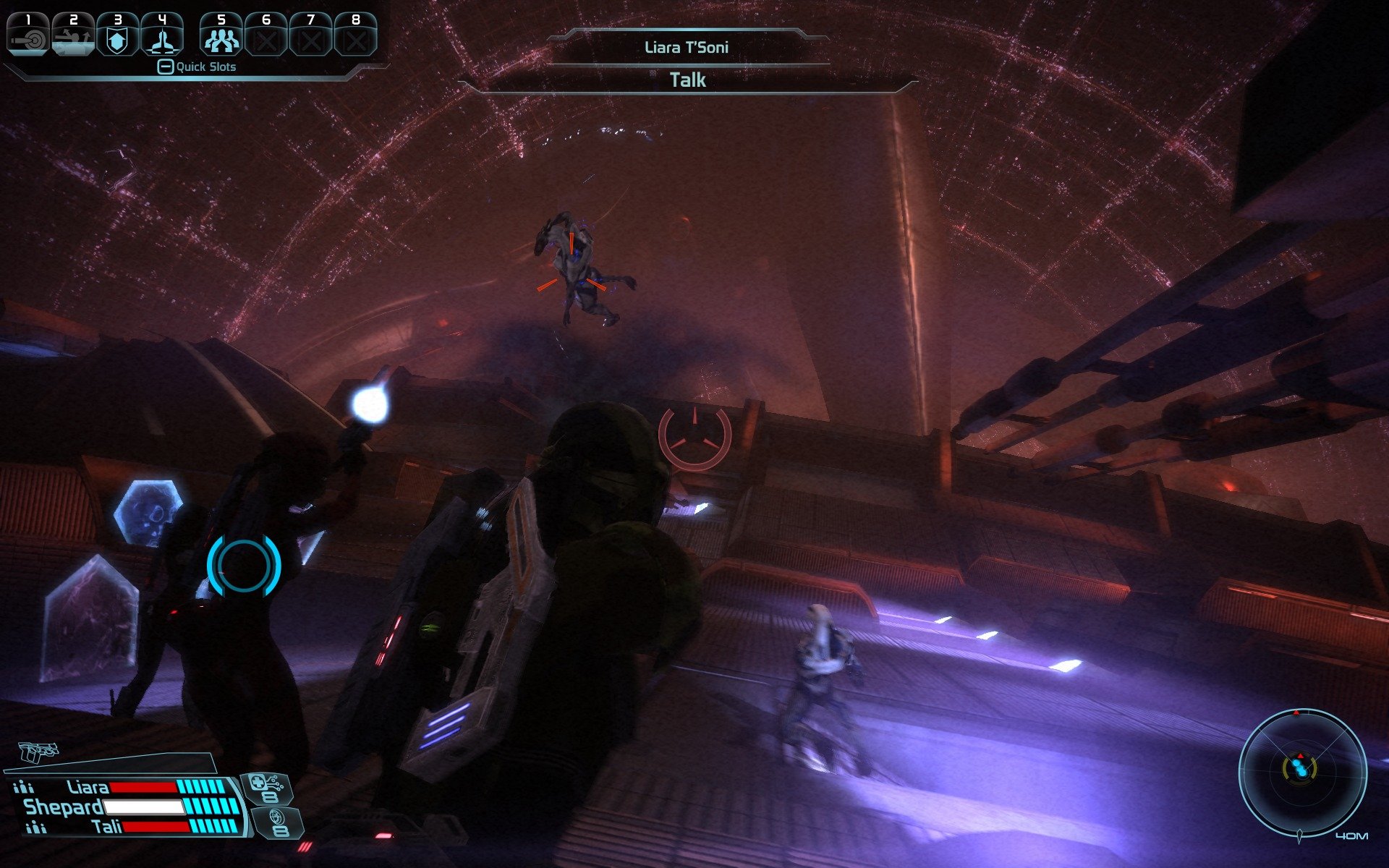The width and height of the screenshot is (1389, 868).
Task: Use quick slot 2 ability on cooldown
Action: [x=73, y=35]
